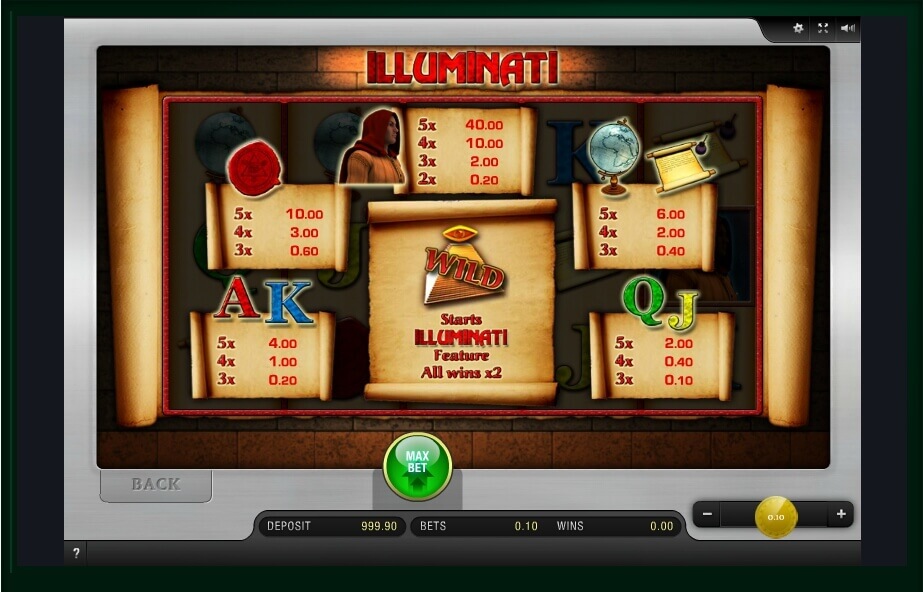This screenshot has width=923, height=592.
Task: Toggle fullscreen mode icon
Action: [x=823, y=28]
